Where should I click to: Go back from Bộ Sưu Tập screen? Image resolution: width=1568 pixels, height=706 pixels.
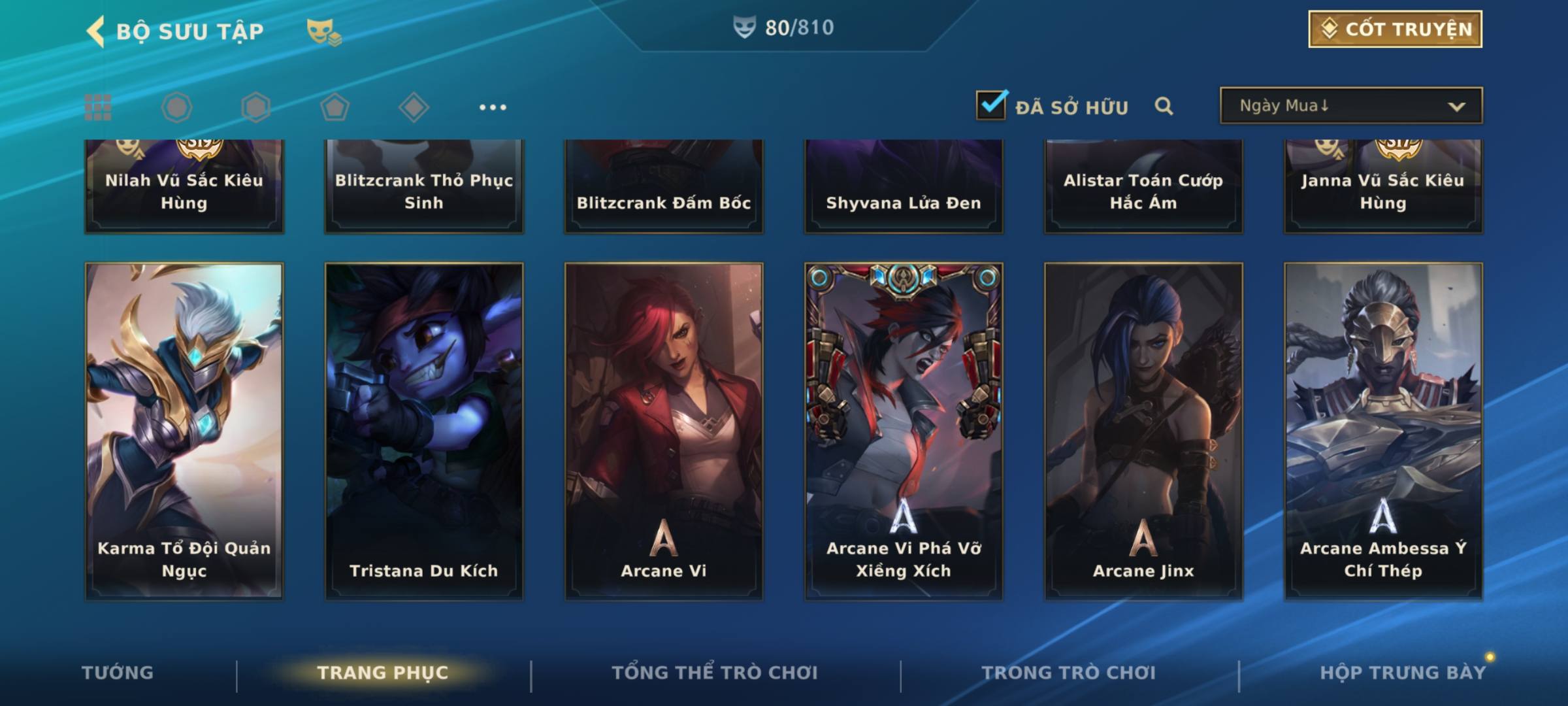click(97, 31)
